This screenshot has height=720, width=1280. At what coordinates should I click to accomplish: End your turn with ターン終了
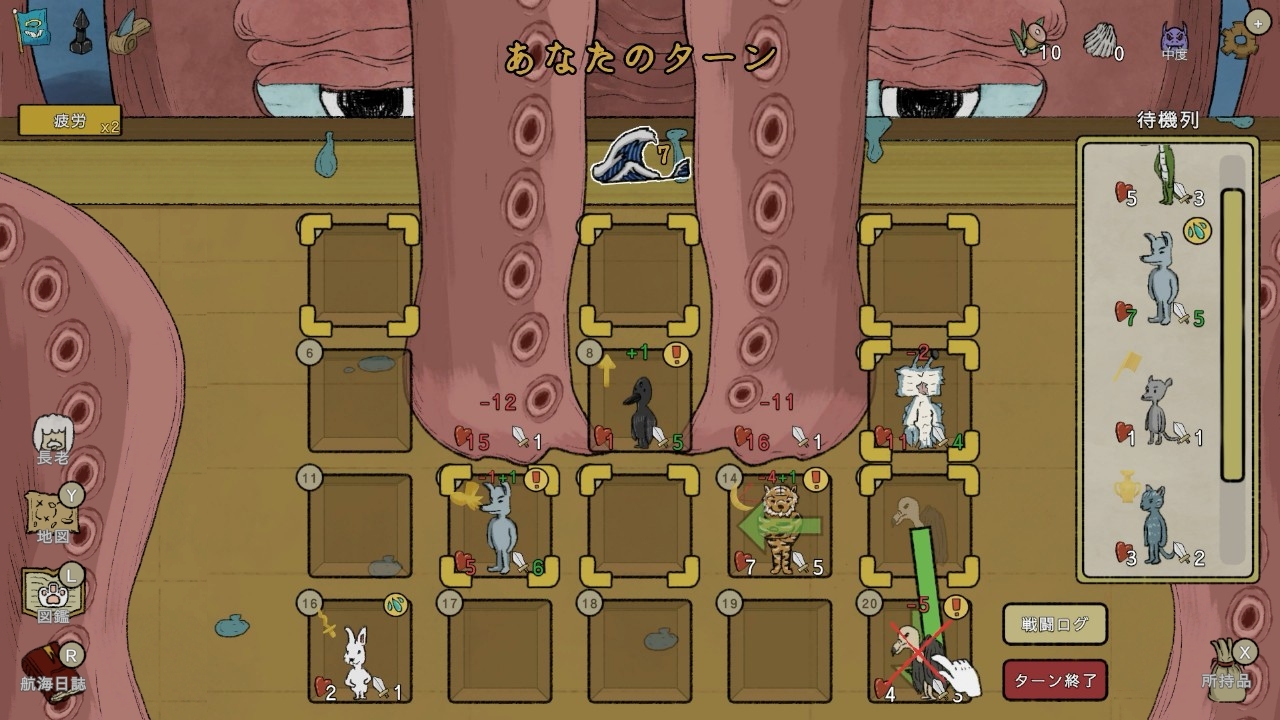(x=1056, y=681)
